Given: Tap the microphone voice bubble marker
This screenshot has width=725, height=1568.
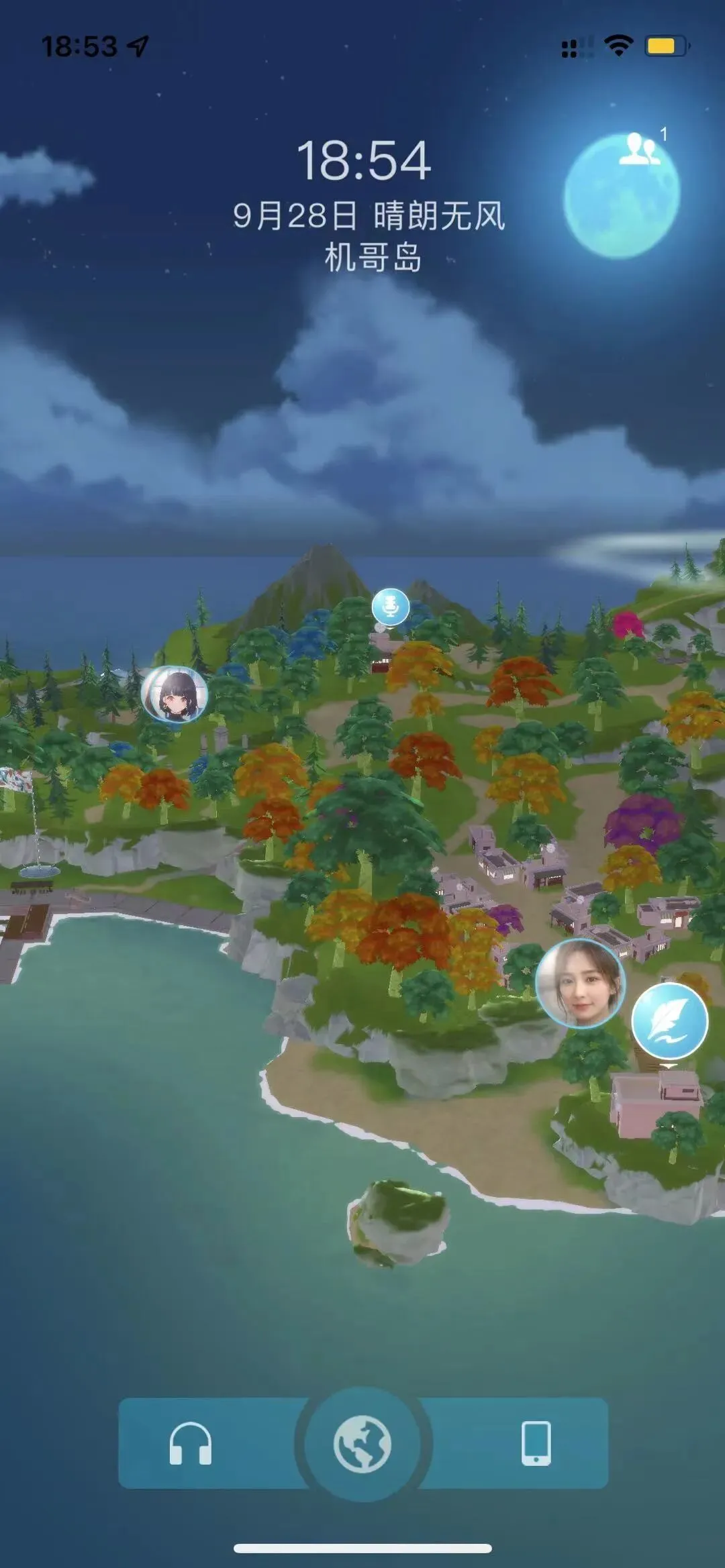Looking at the screenshot, I should pos(390,607).
